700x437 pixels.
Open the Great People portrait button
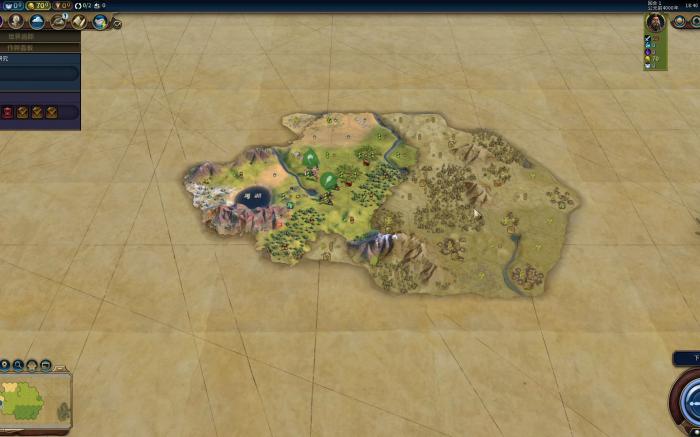pyautogui.click(x=15, y=21)
